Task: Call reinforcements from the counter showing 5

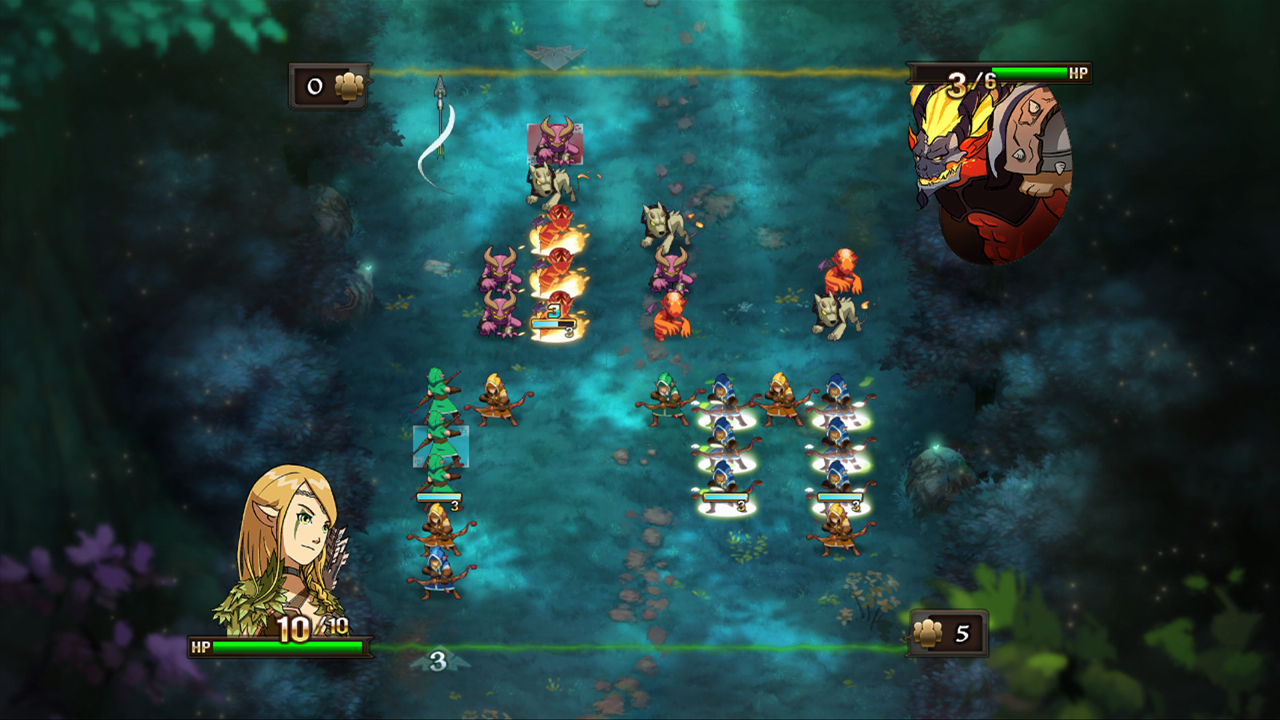Action: [x=947, y=633]
